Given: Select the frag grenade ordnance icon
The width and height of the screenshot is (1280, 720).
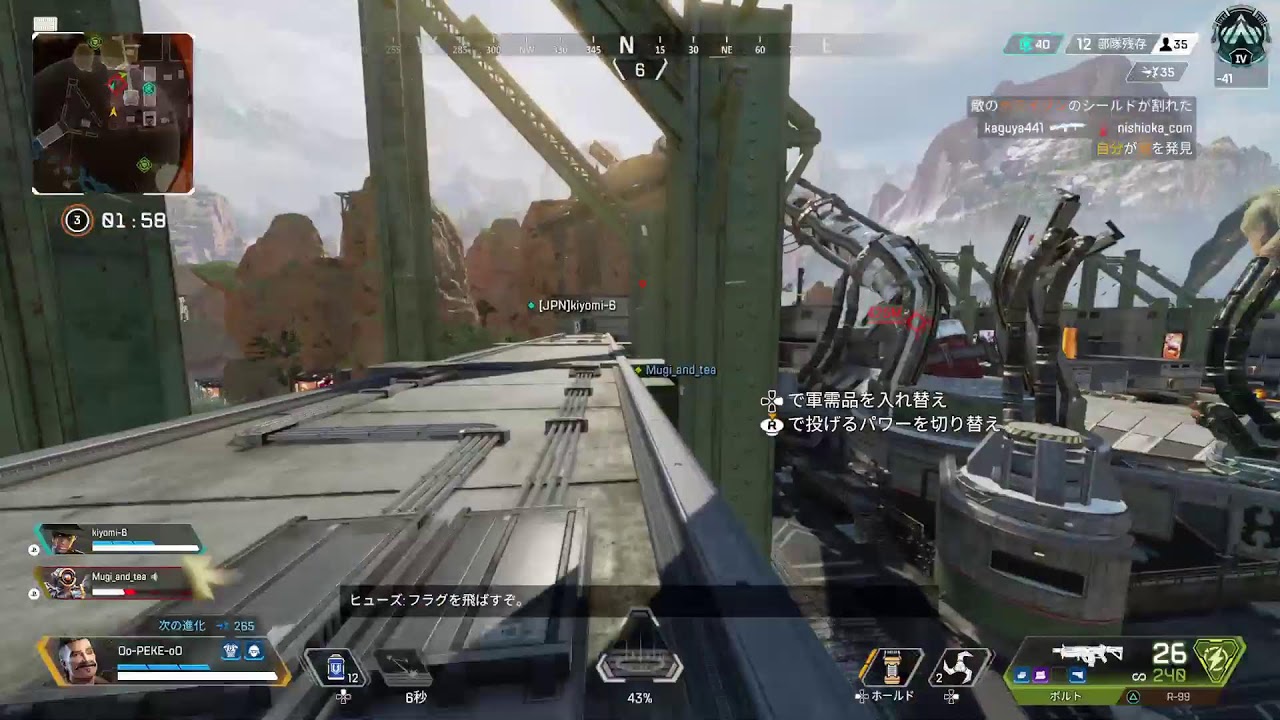Looking at the screenshot, I should click(x=891, y=667).
